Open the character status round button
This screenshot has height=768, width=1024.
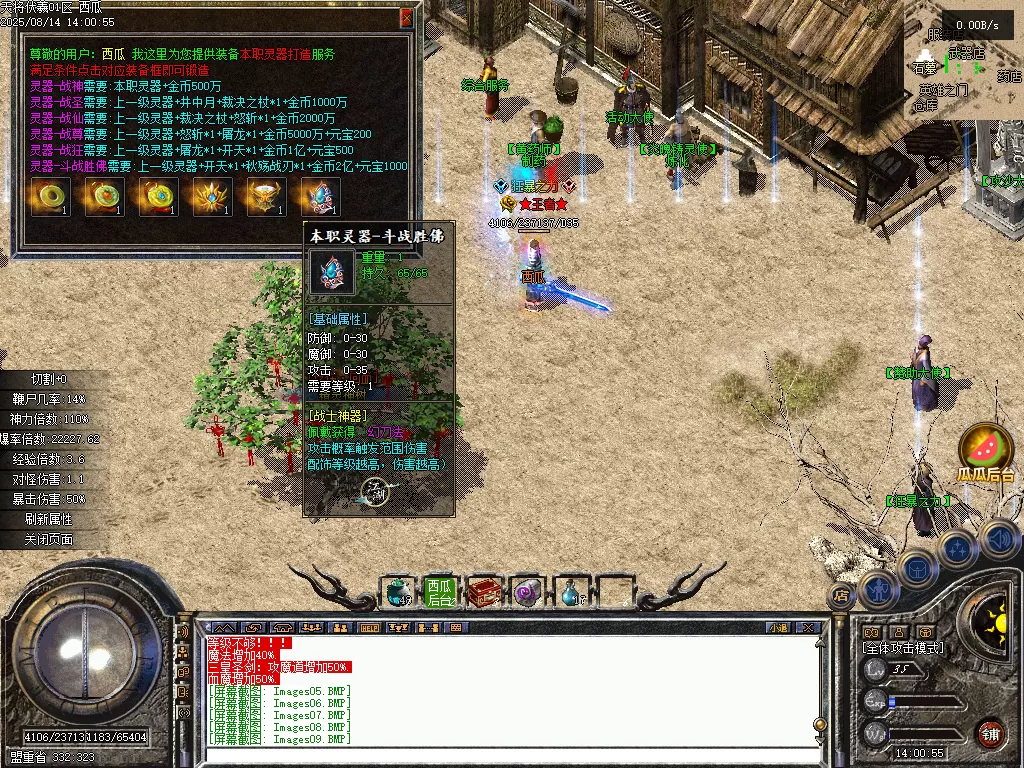point(879,589)
